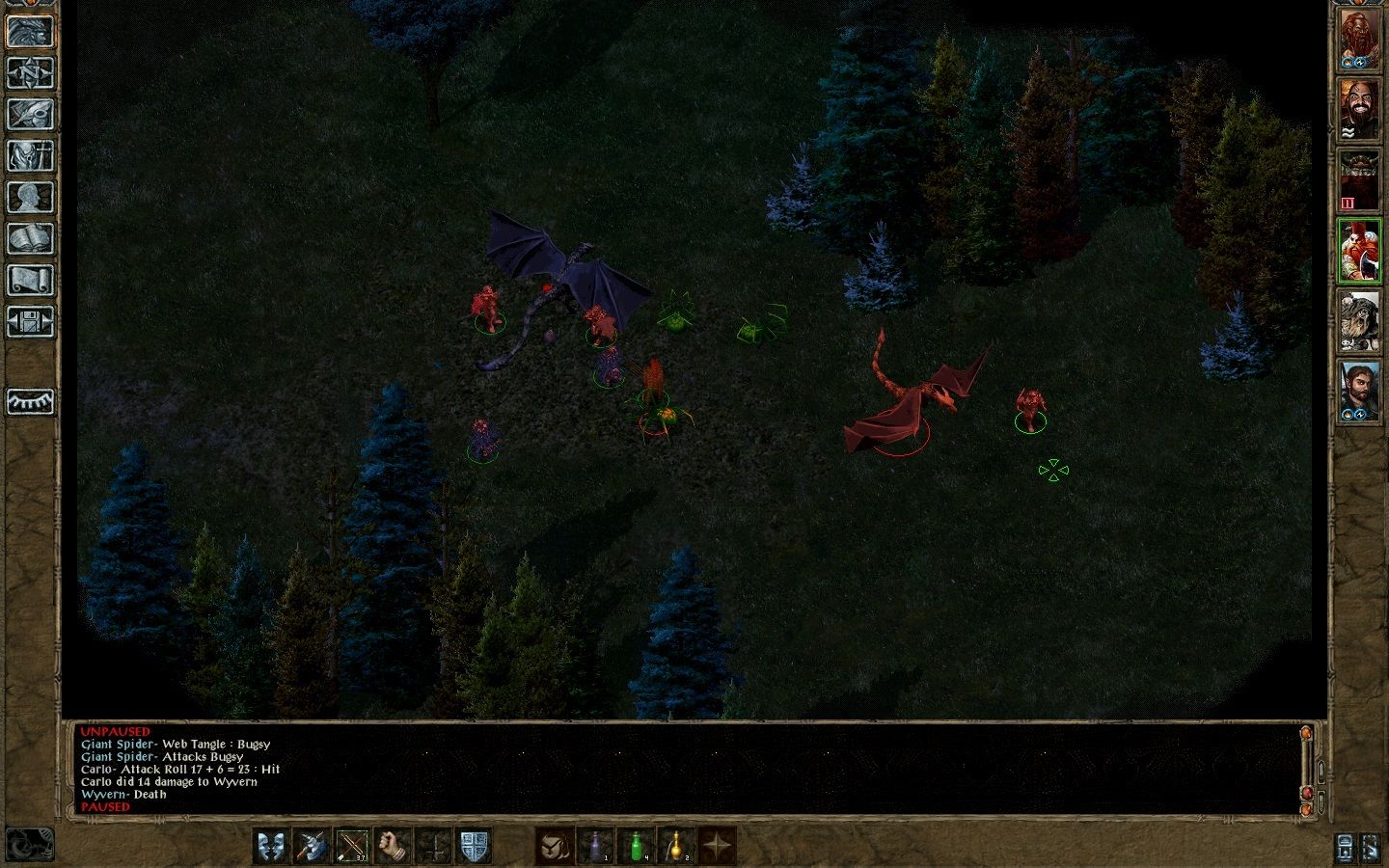Equip the ranged weapon showing 37 ammo
The height and width of the screenshot is (868, 1389).
[353, 847]
